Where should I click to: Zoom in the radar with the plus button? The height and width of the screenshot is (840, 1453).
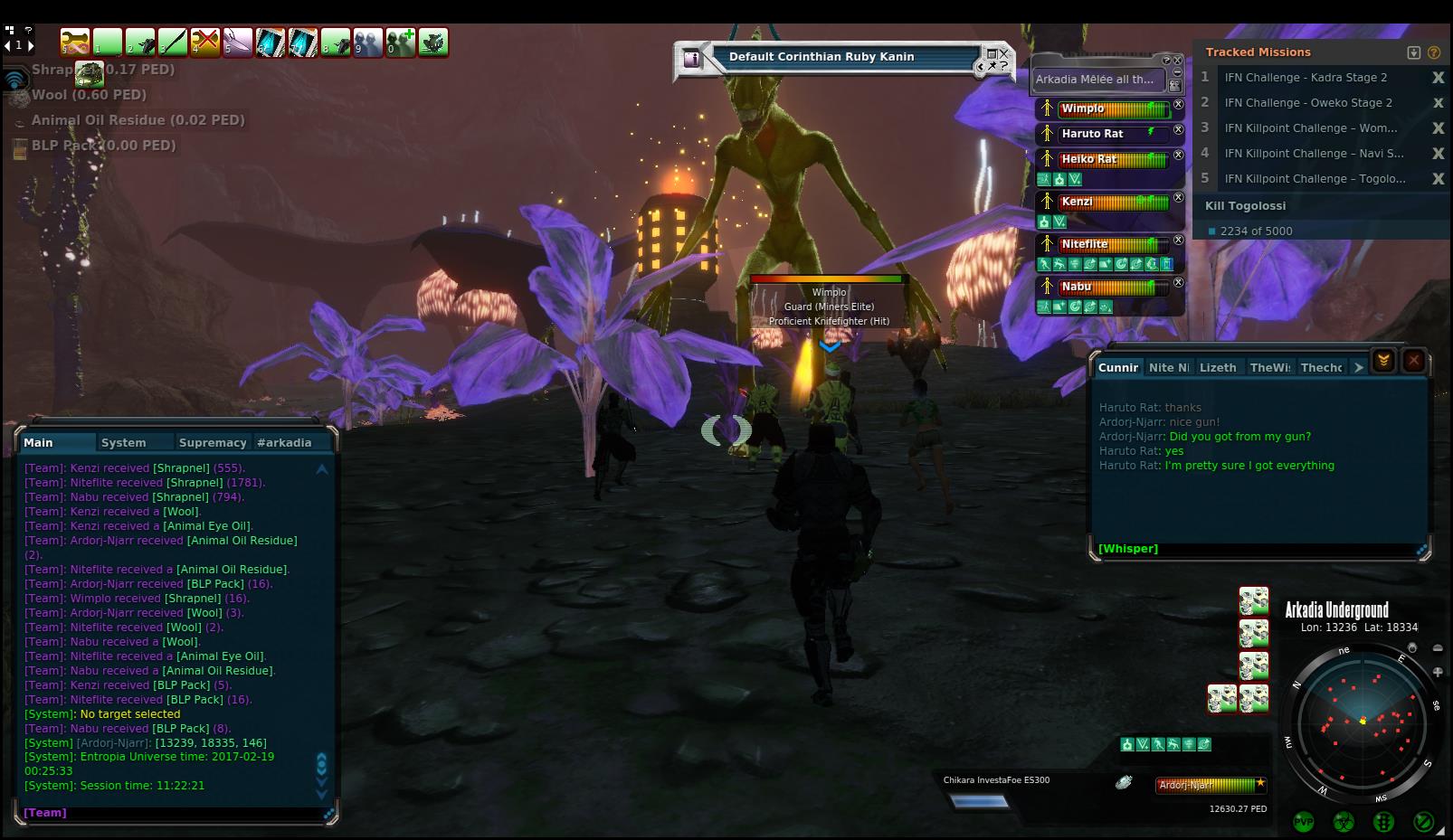click(x=1438, y=672)
